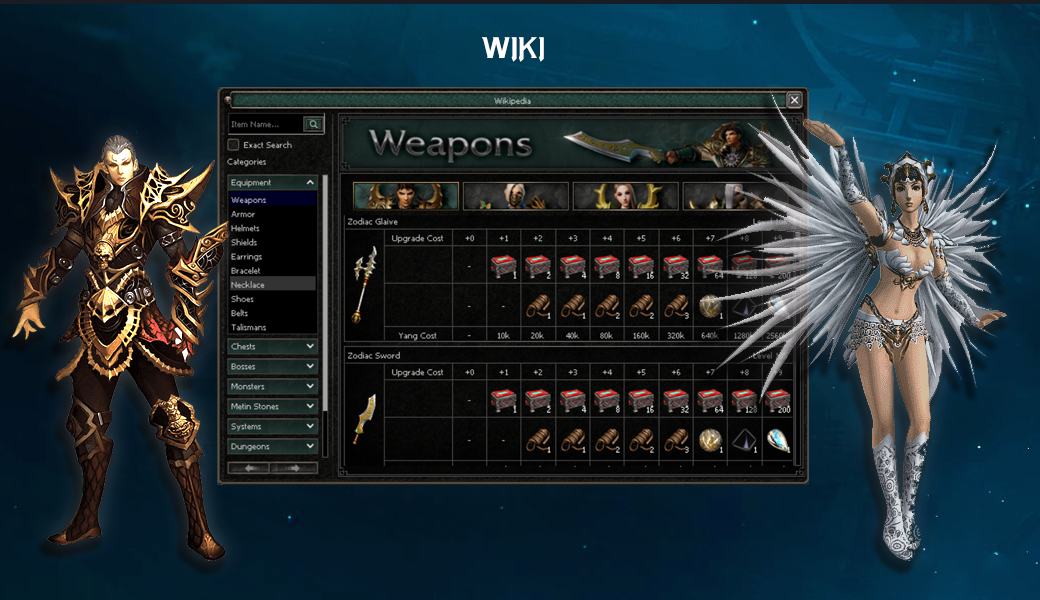Show the Earrings category
1040x600 pixels.
click(x=245, y=257)
